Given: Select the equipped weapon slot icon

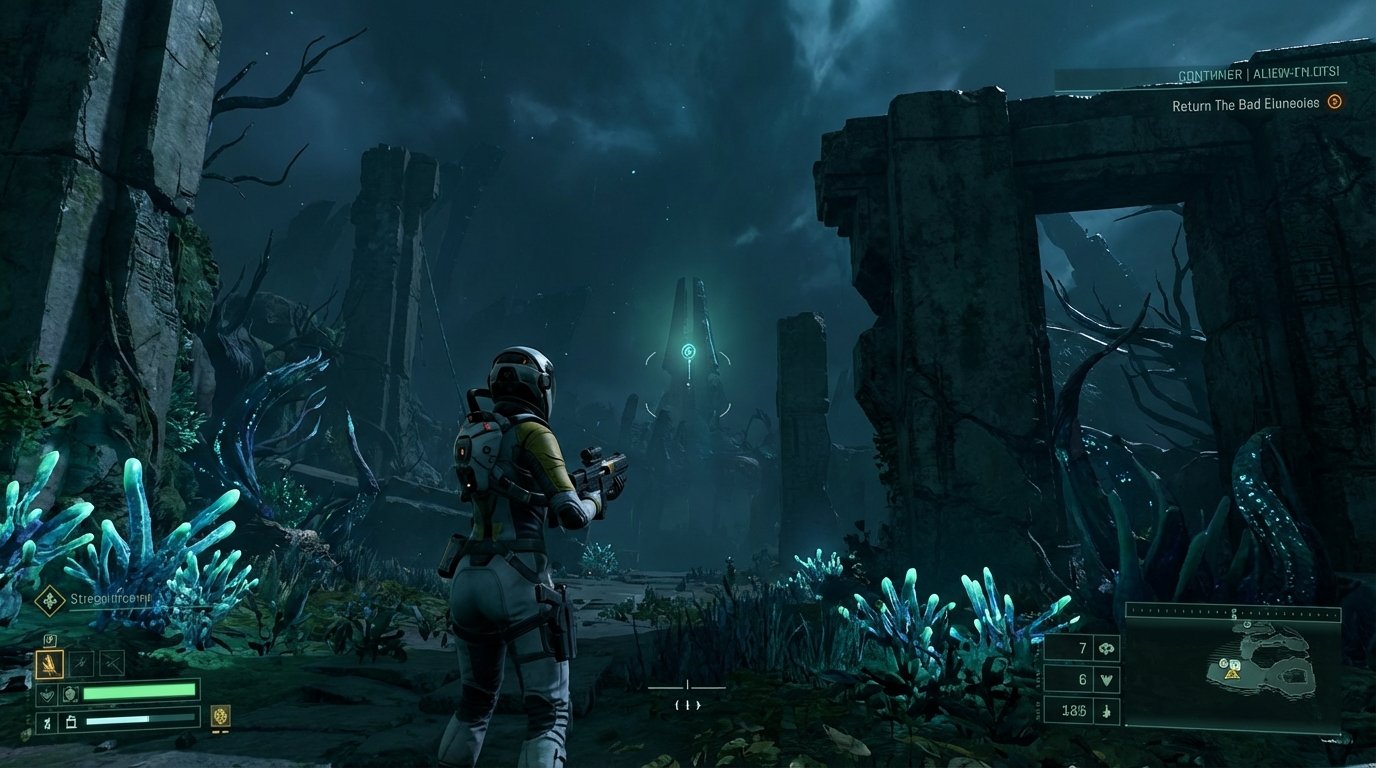Looking at the screenshot, I should click(50, 662).
